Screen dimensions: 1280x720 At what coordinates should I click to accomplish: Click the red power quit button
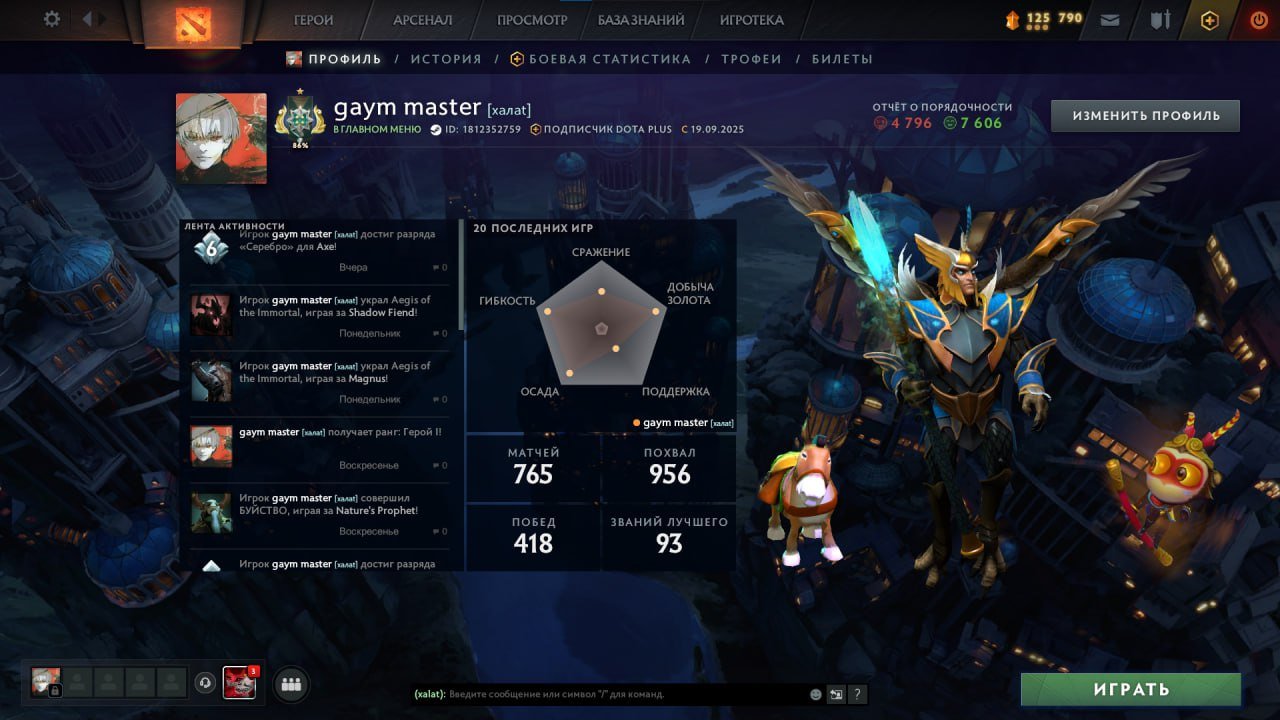(x=1259, y=20)
